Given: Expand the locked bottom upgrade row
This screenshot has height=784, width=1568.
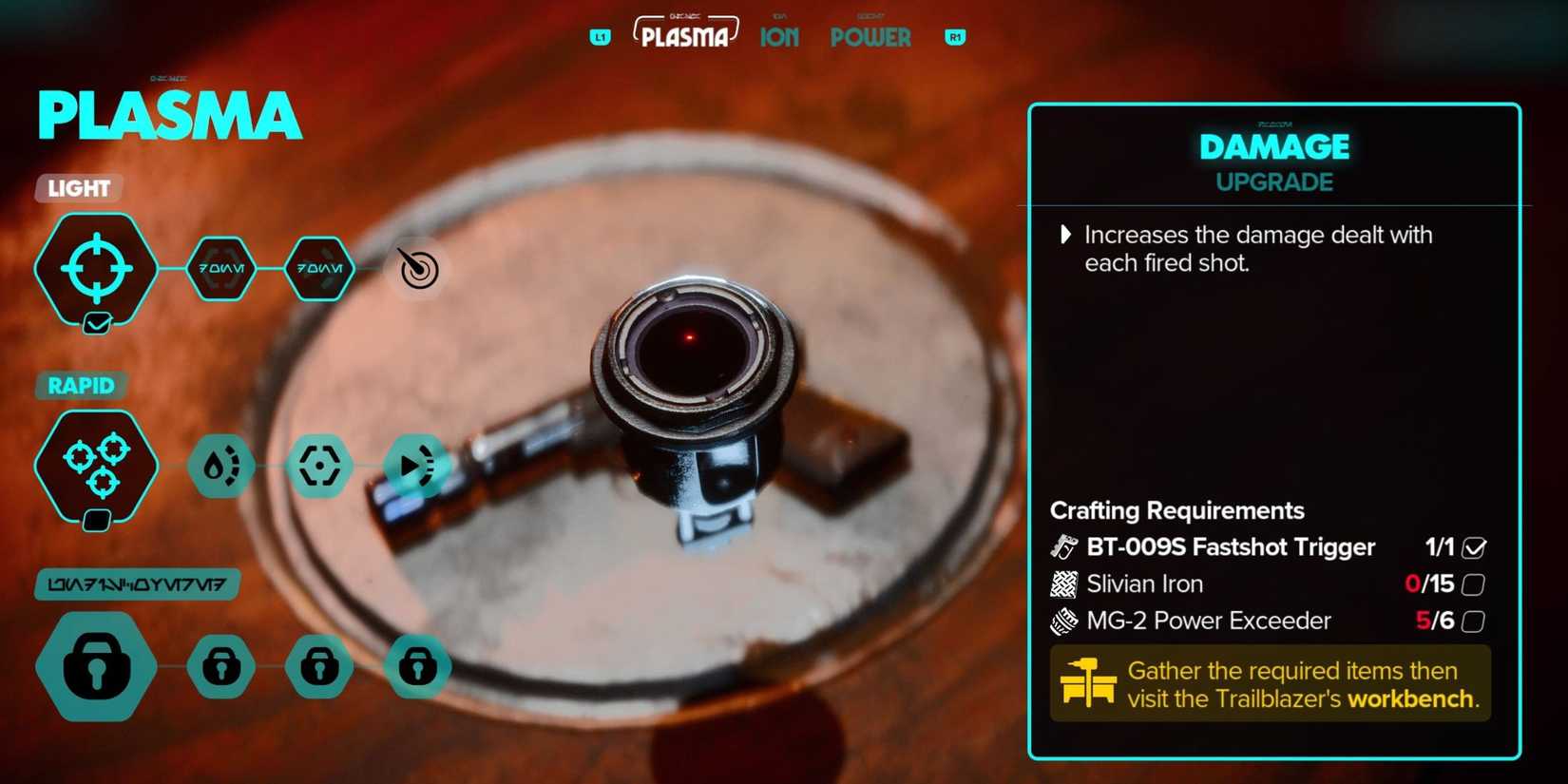Looking at the screenshot, I should [x=135, y=583].
